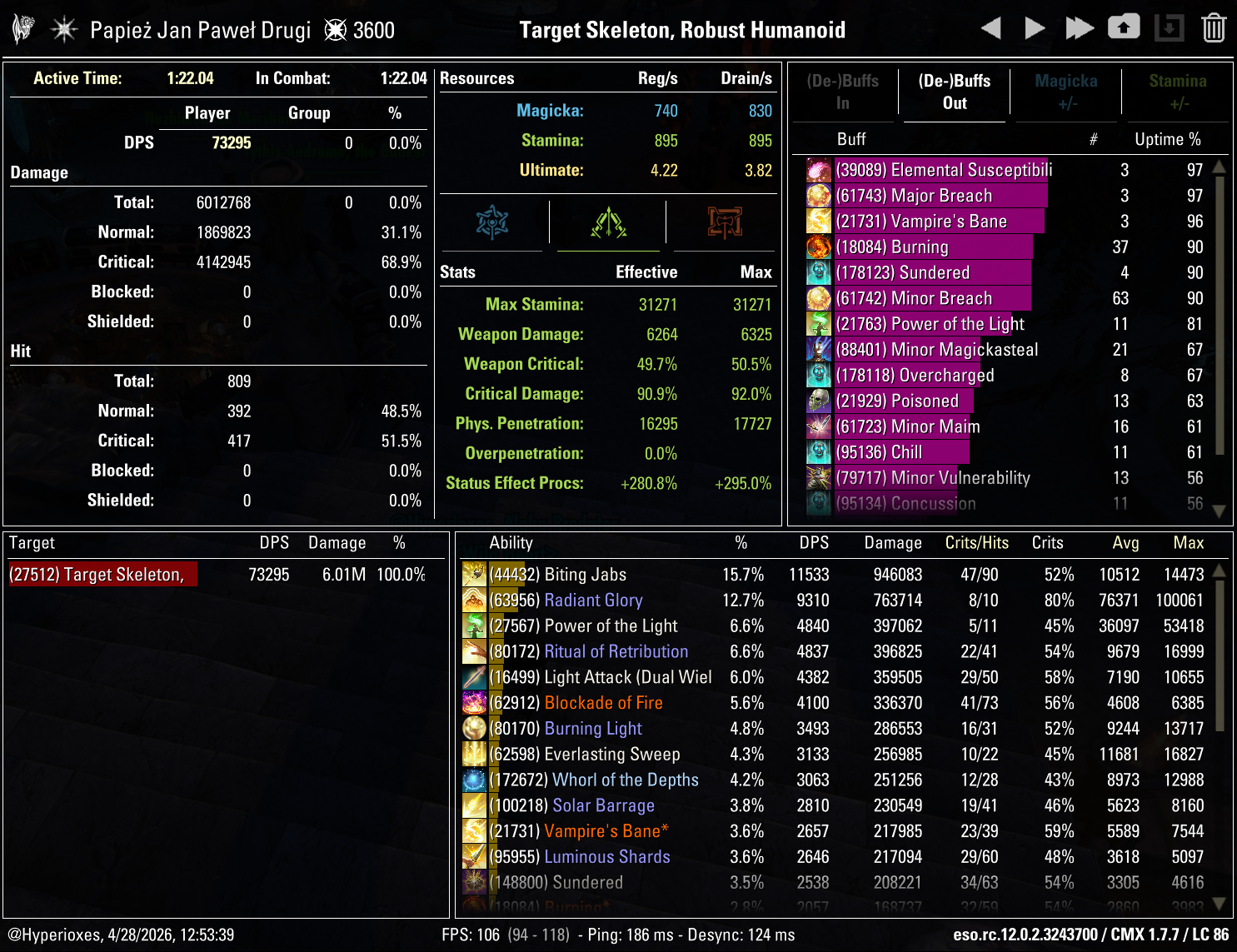Expand the buff list with the down scroll arrow

[x=1219, y=511]
